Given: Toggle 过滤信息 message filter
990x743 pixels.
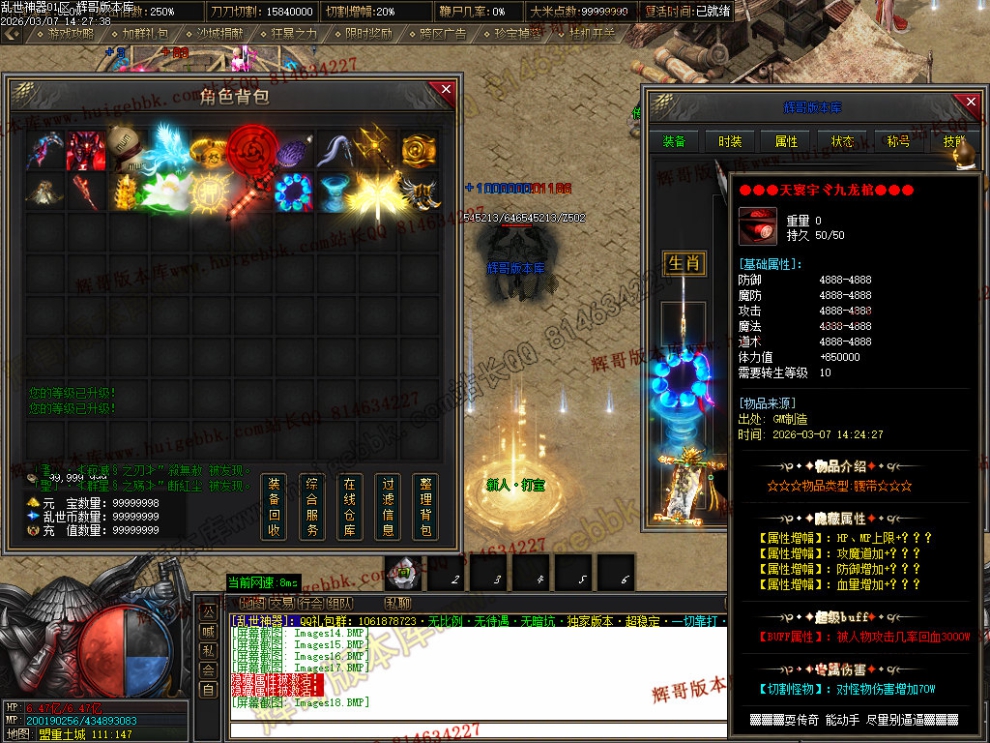Looking at the screenshot, I should coord(388,506).
